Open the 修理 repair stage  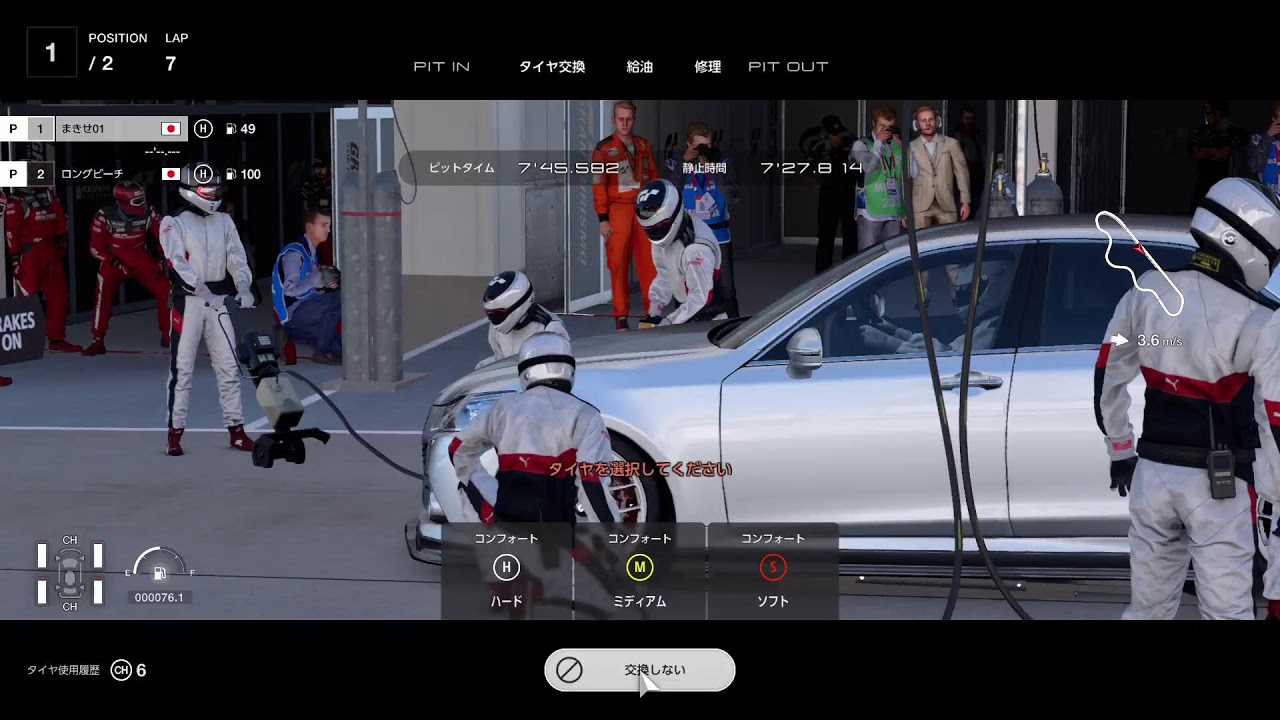point(708,67)
